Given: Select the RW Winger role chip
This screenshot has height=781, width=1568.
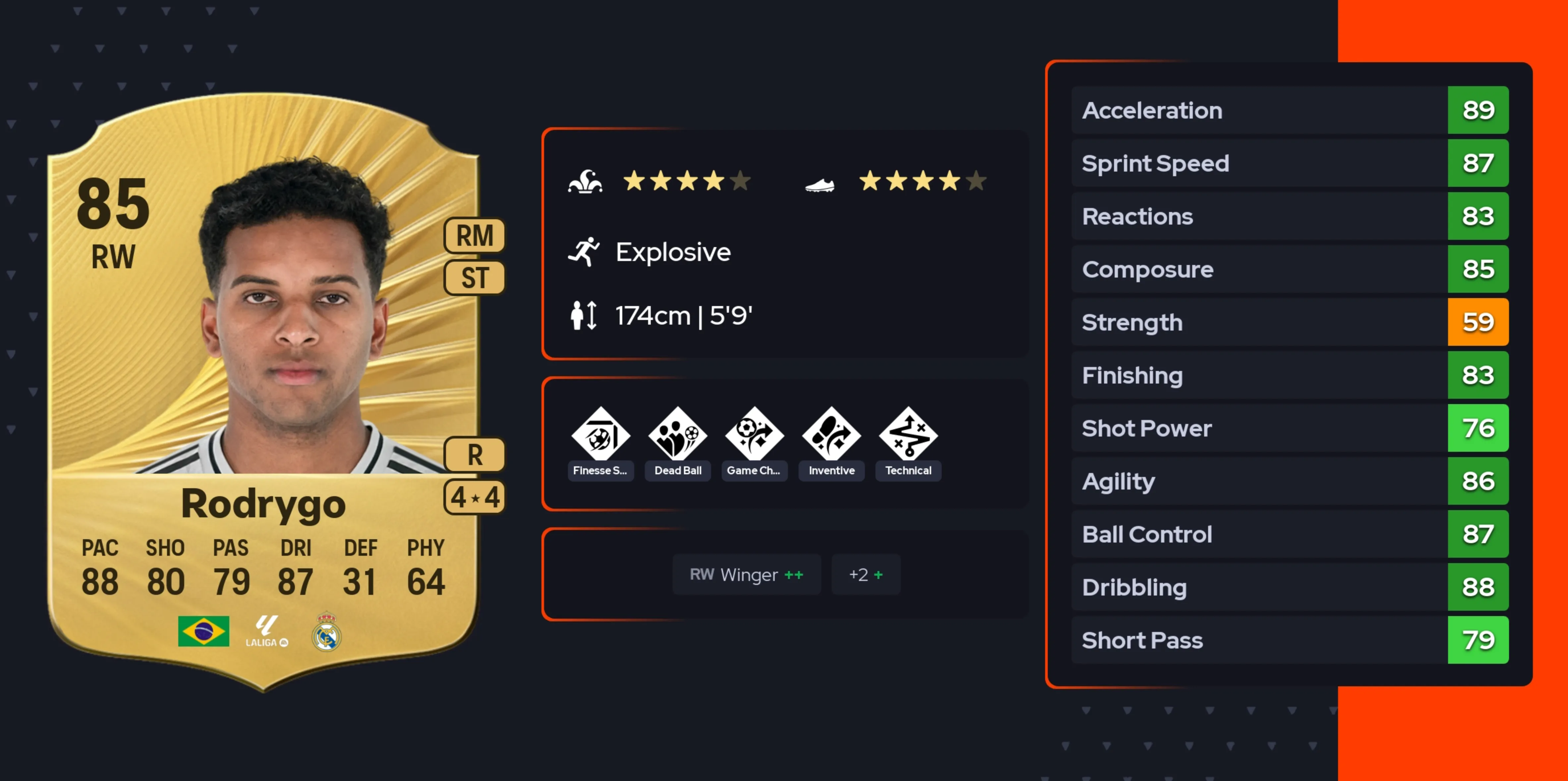Looking at the screenshot, I should point(746,574).
